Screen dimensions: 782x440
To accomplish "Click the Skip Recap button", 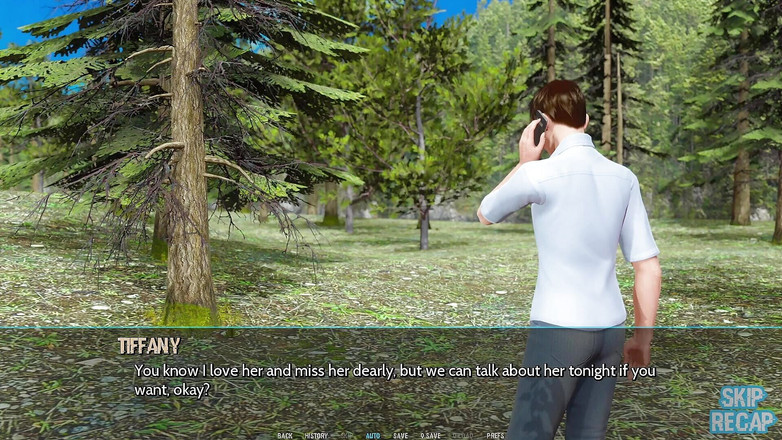I will click(x=743, y=409).
